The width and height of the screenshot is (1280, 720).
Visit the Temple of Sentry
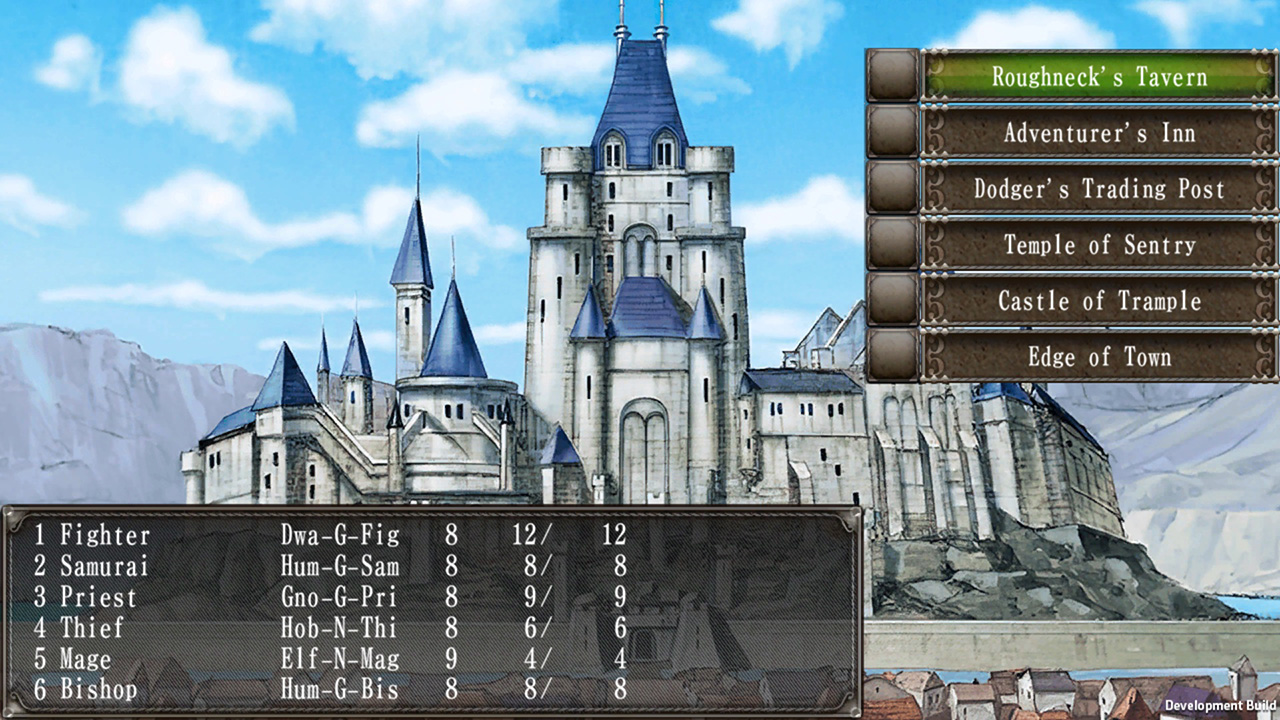click(x=1100, y=245)
